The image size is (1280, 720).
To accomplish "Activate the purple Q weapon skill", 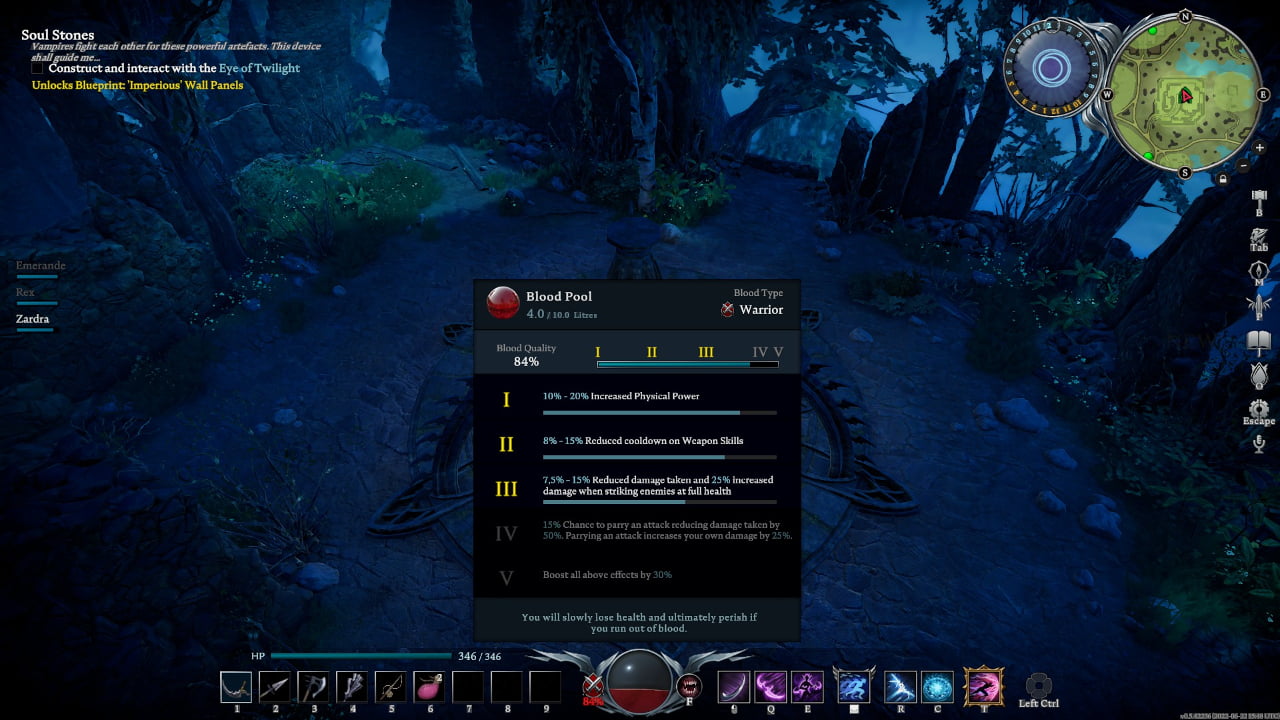I will coord(770,687).
